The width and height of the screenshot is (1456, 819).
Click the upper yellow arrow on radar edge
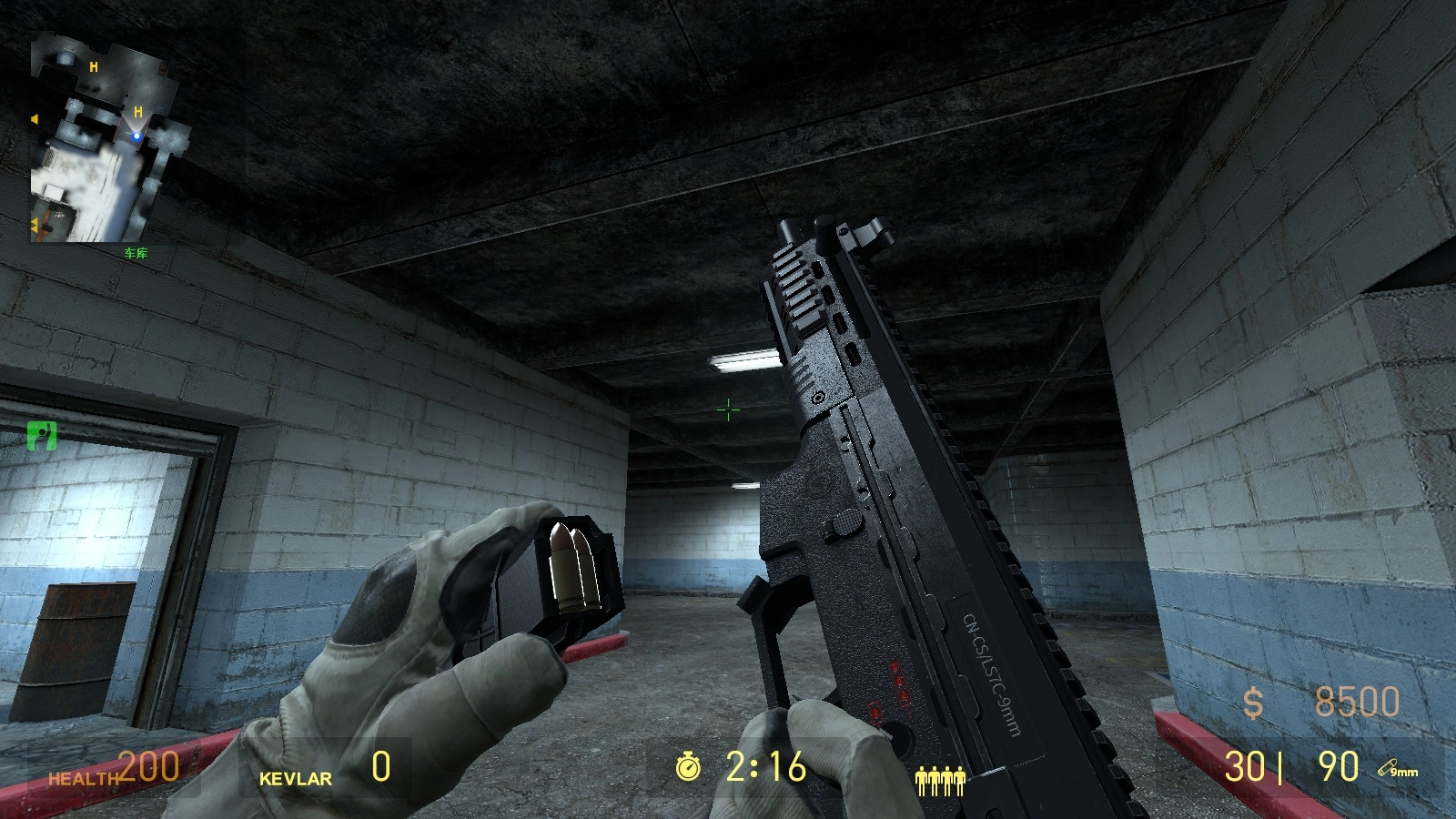pos(33,116)
